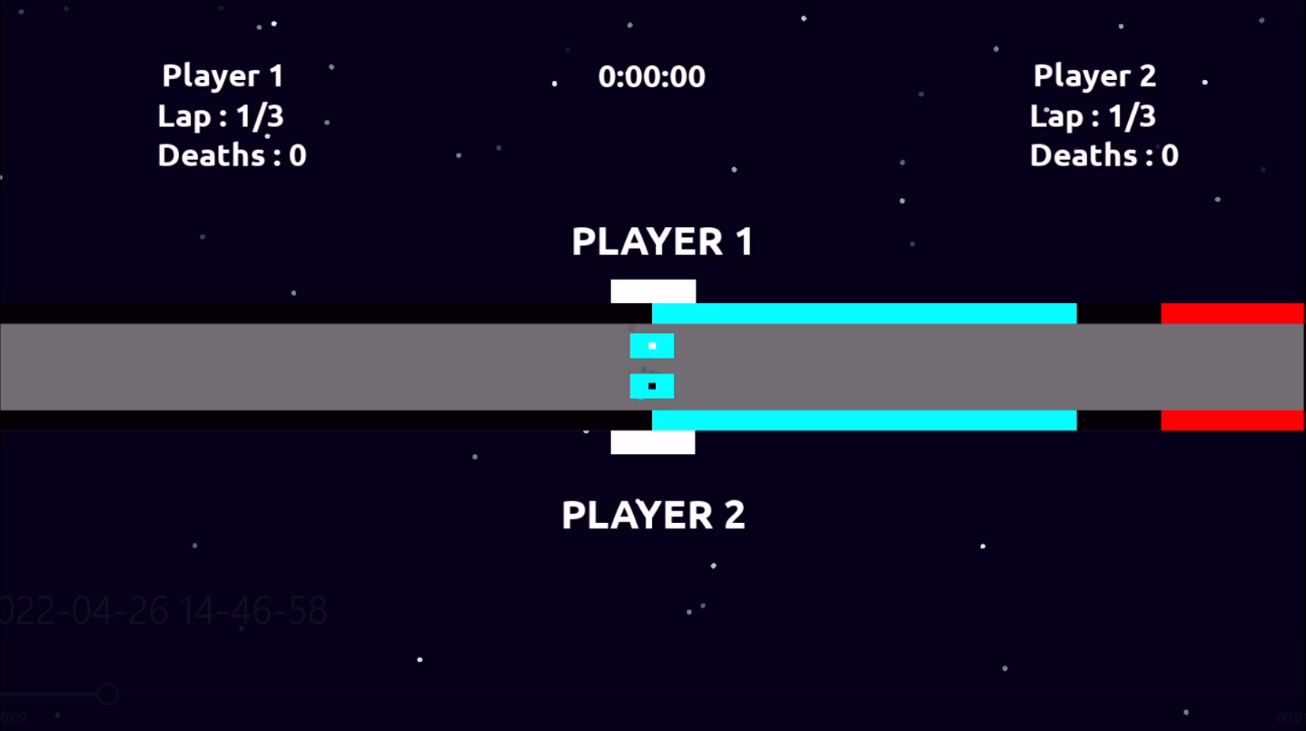
Task: Click the PLAYER 2 track label
Action: point(653,514)
